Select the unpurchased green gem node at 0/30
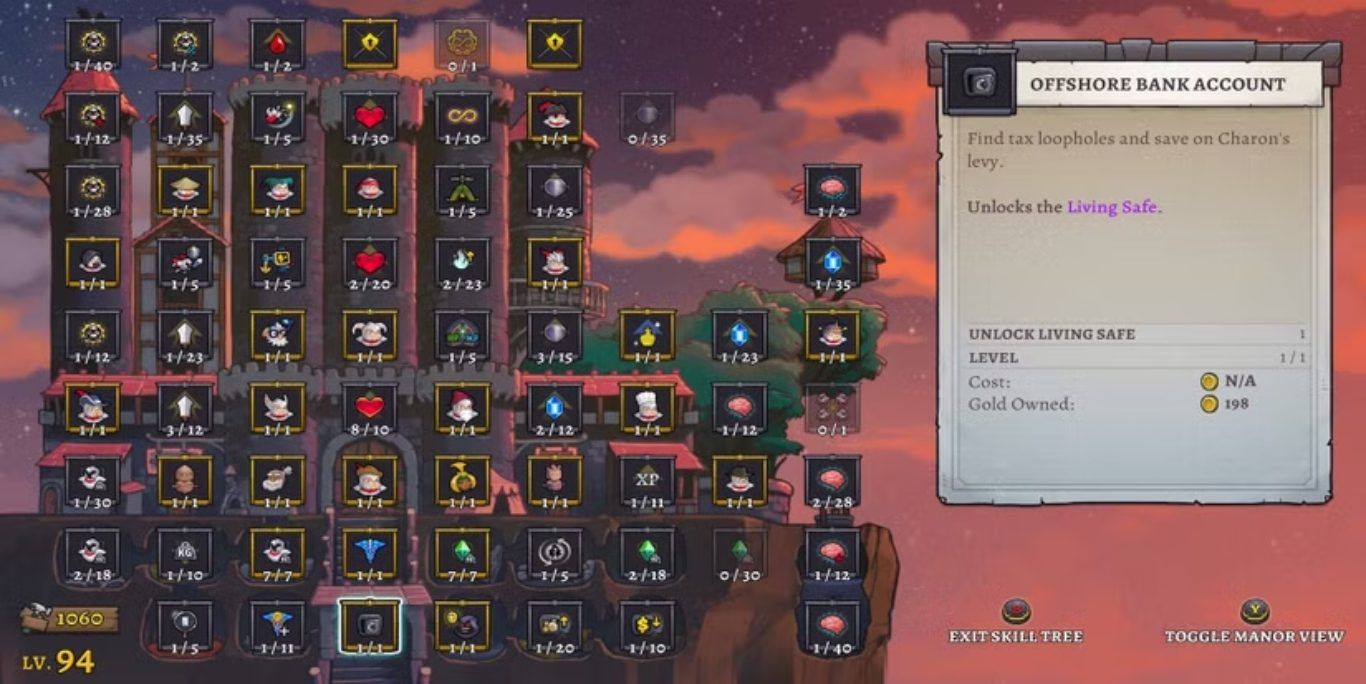The width and height of the screenshot is (1366, 684). click(739, 551)
